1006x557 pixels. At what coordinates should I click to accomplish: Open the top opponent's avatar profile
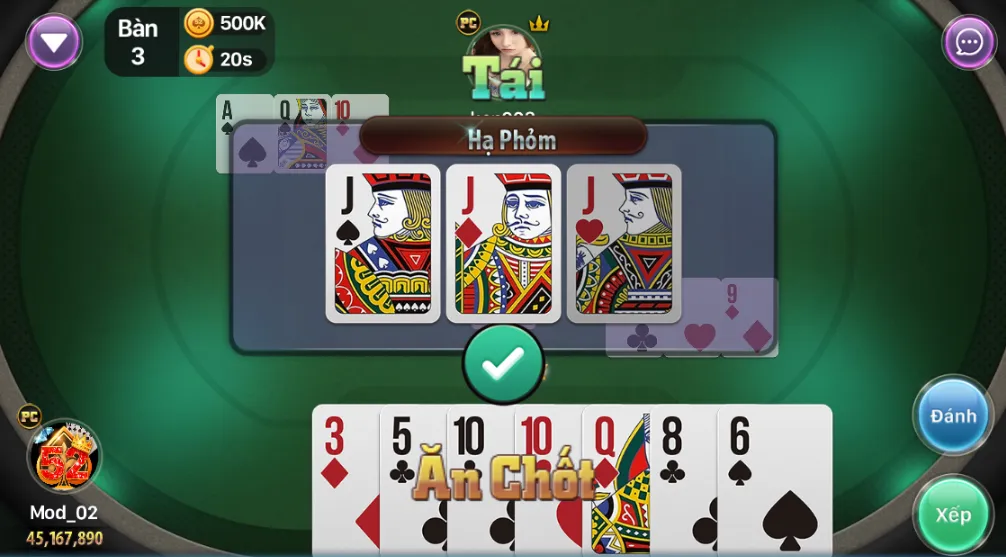point(503,62)
